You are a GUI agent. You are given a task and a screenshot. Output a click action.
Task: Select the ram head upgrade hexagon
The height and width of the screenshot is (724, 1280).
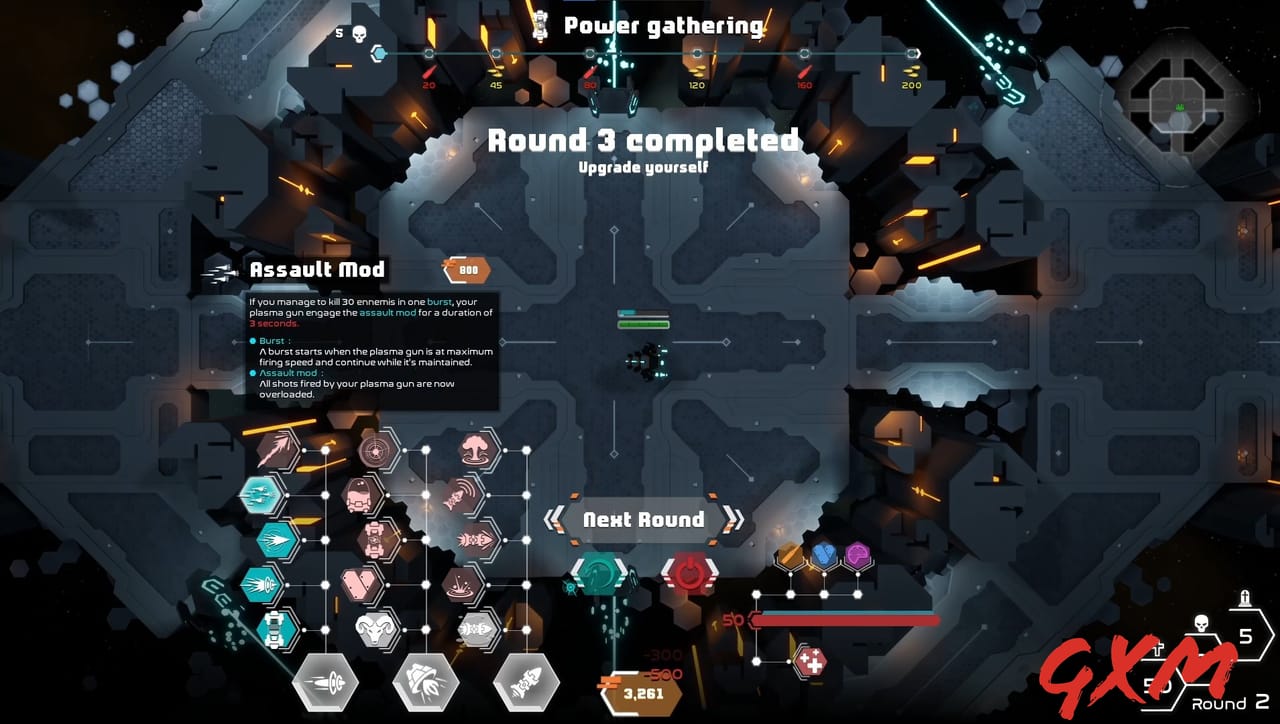tap(375, 629)
